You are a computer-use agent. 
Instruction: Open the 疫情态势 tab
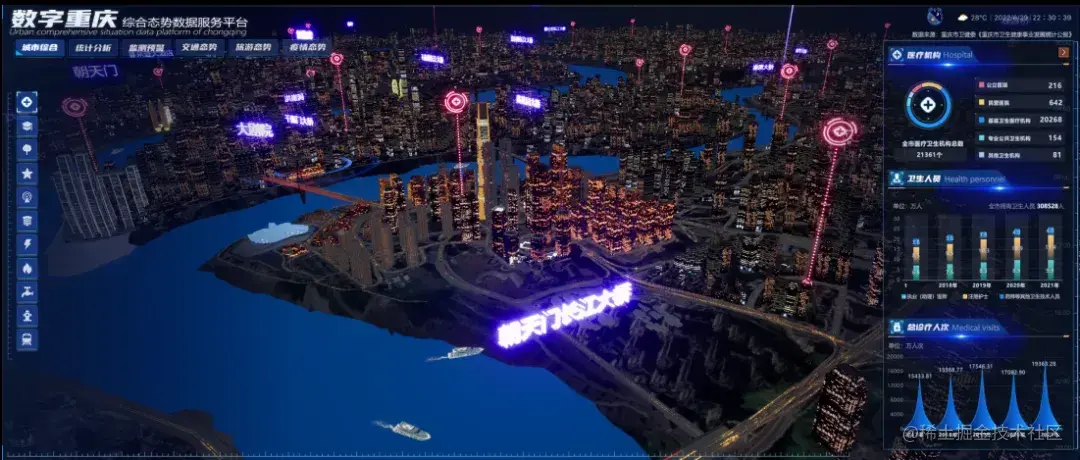[x=307, y=47]
